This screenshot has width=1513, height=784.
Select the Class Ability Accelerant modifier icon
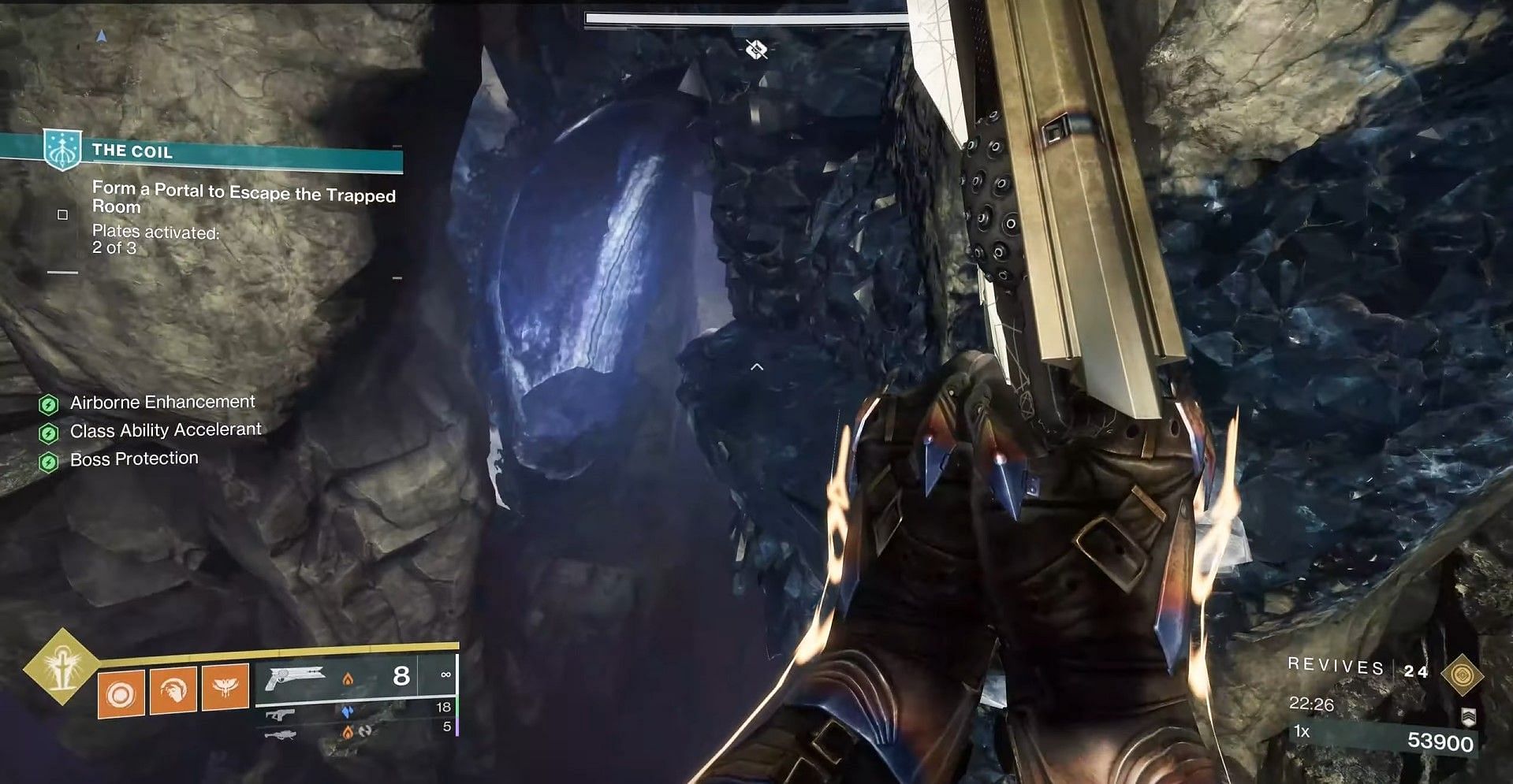(x=49, y=433)
